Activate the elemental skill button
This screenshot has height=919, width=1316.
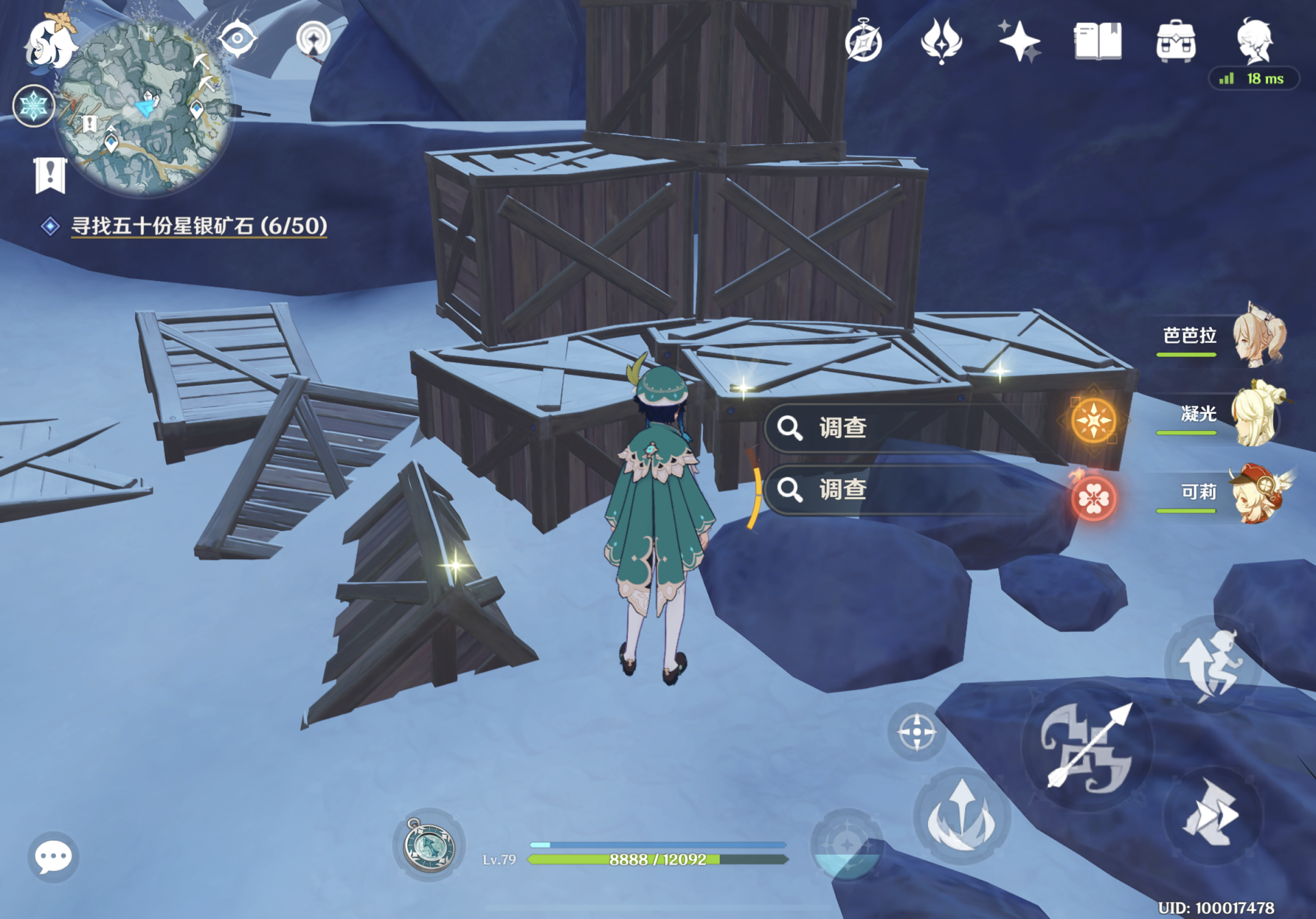coord(962,816)
